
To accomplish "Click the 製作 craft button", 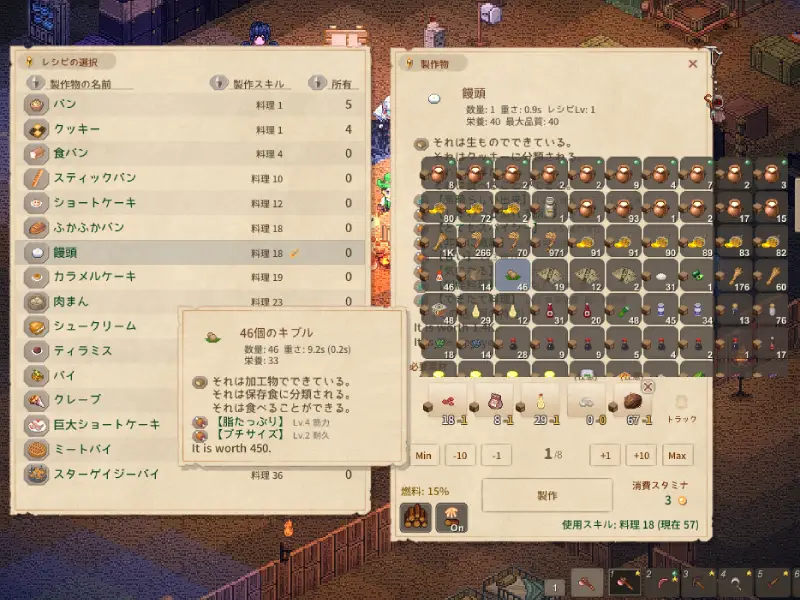I will pyautogui.click(x=547, y=495).
